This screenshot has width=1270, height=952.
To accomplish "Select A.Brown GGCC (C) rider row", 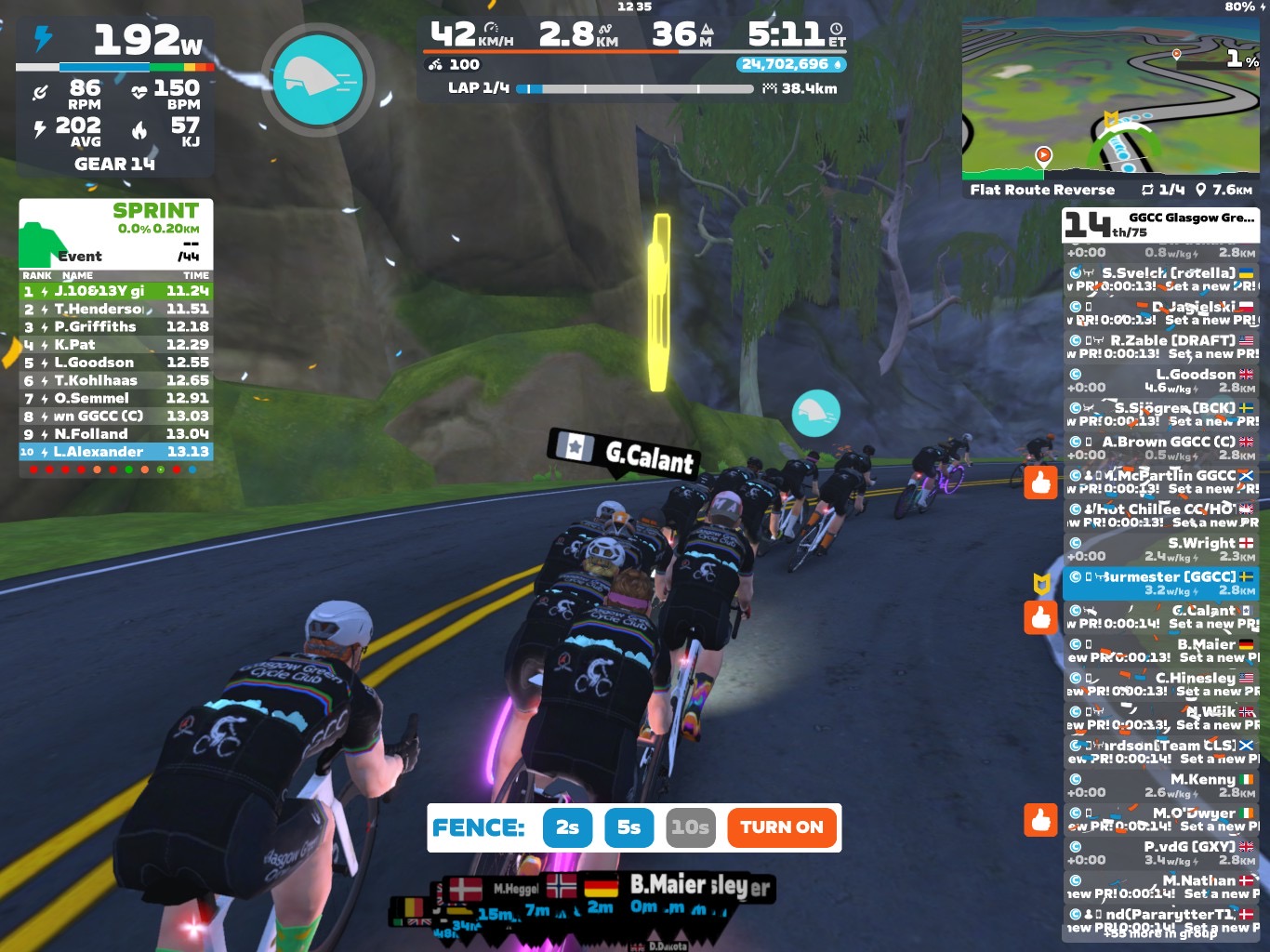I will pos(1161,448).
